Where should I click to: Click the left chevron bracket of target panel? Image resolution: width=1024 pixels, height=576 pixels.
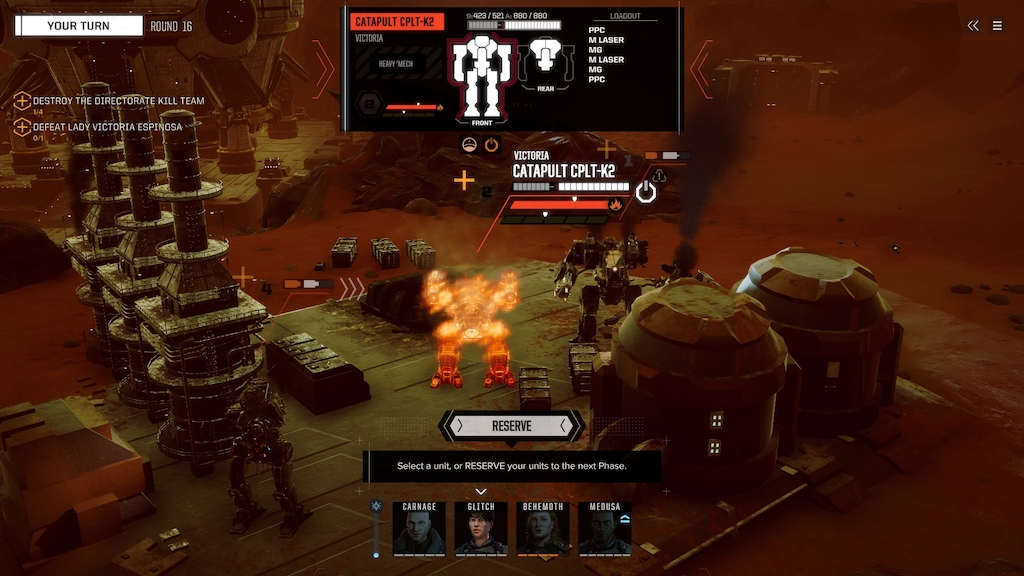(x=325, y=69)
